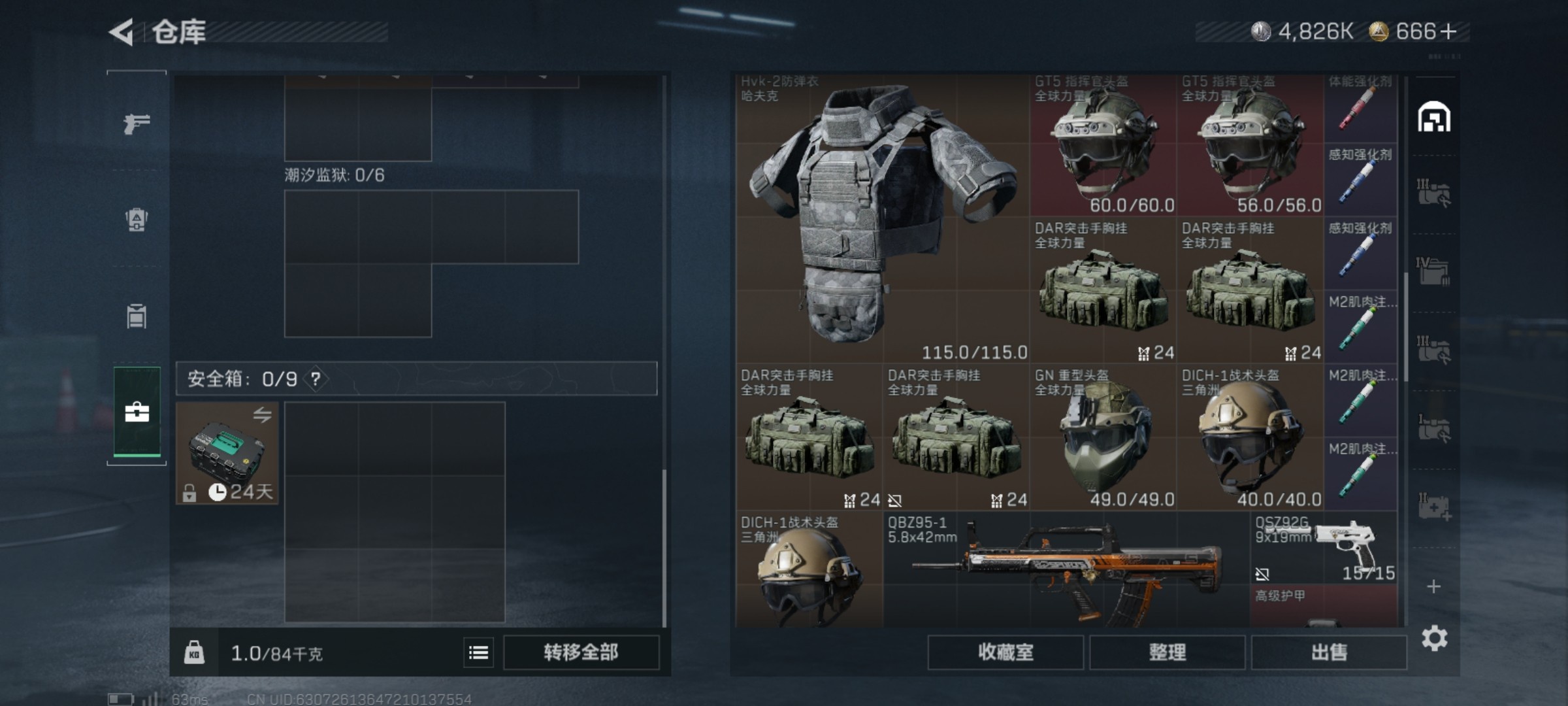Tap the 出售 sell button
This screenshot has height=706, width=1568.
tap(1328, 652)
